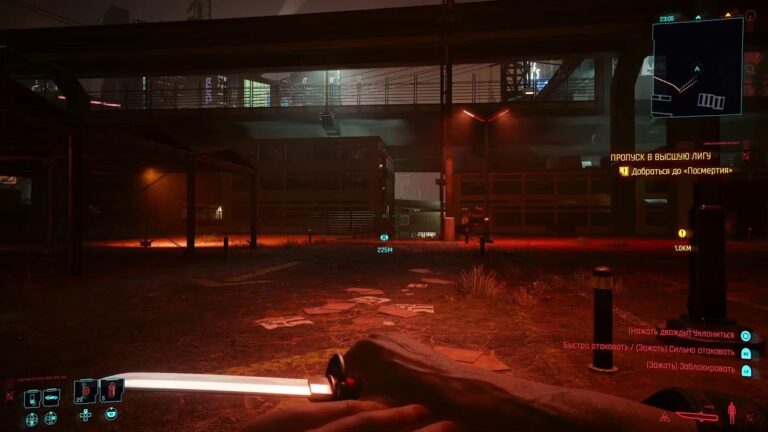Viewport: 768px width, 432px height.
Task: Use the red inhaler slot showing 29
Action: 86,390
